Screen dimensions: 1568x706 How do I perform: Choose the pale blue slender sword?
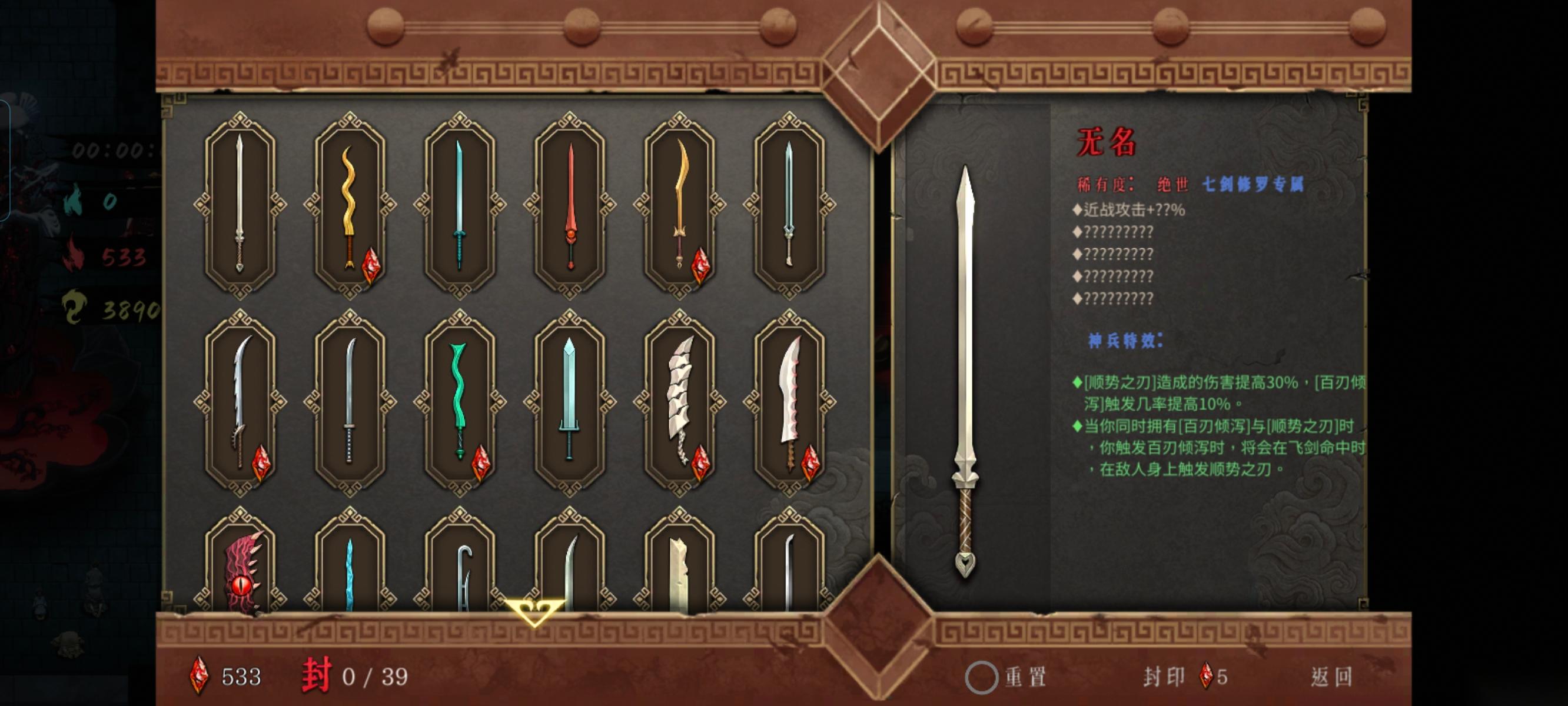789,205
